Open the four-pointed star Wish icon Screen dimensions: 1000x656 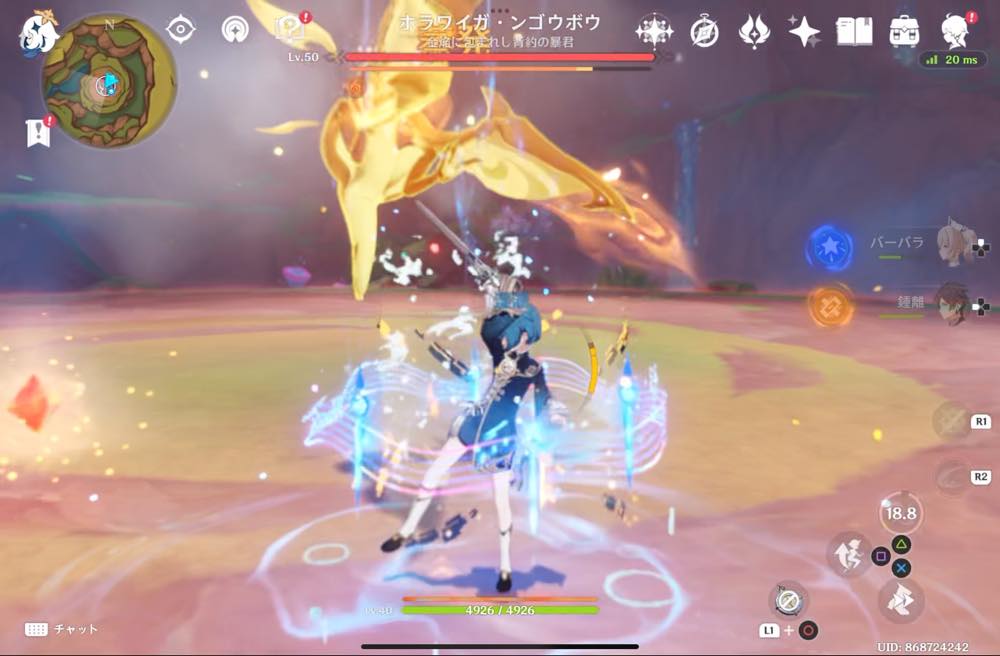(x=803, y=32)
